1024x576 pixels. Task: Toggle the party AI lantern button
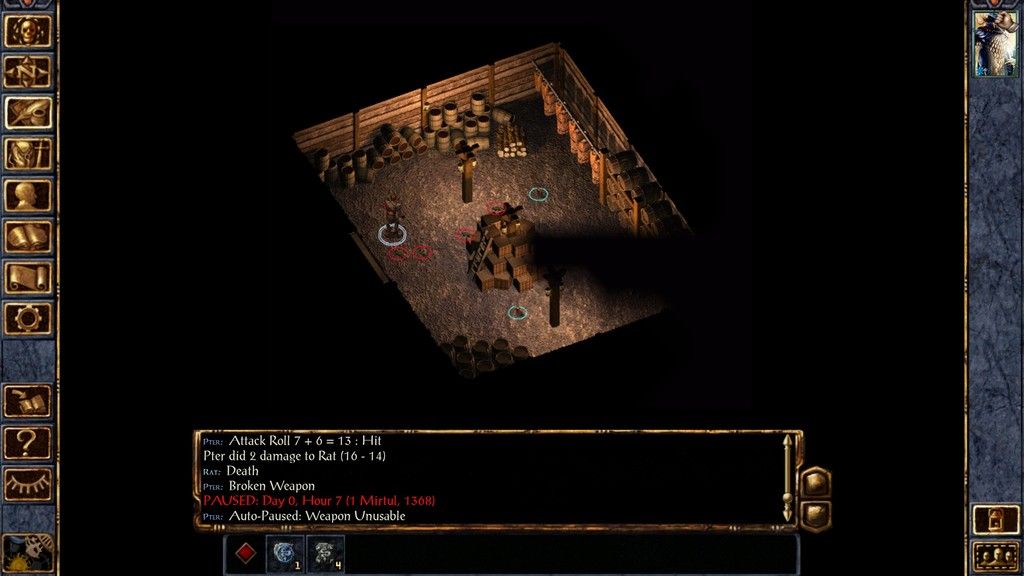(996, 519)
